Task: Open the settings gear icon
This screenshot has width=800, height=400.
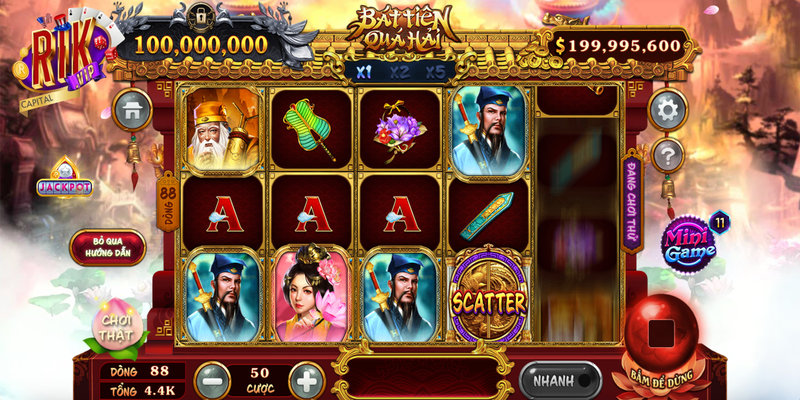Action: point(667,107)
